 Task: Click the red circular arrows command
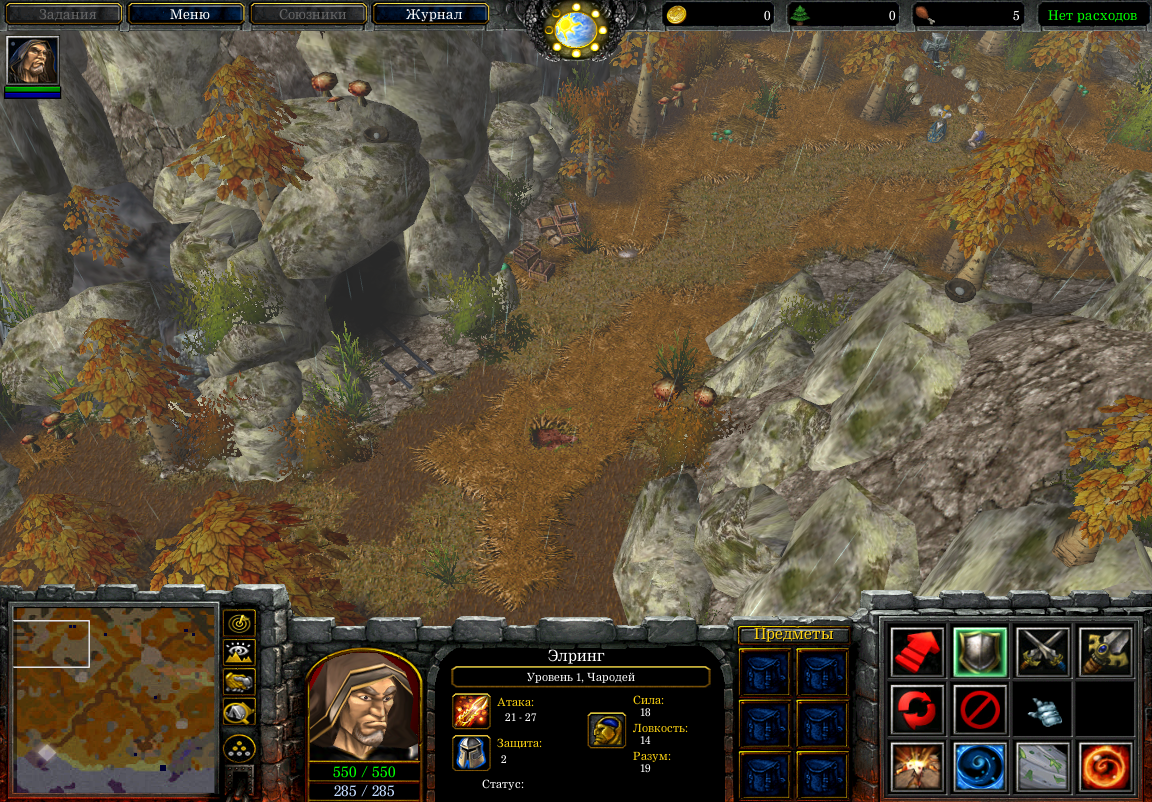(x=917, y=709)
